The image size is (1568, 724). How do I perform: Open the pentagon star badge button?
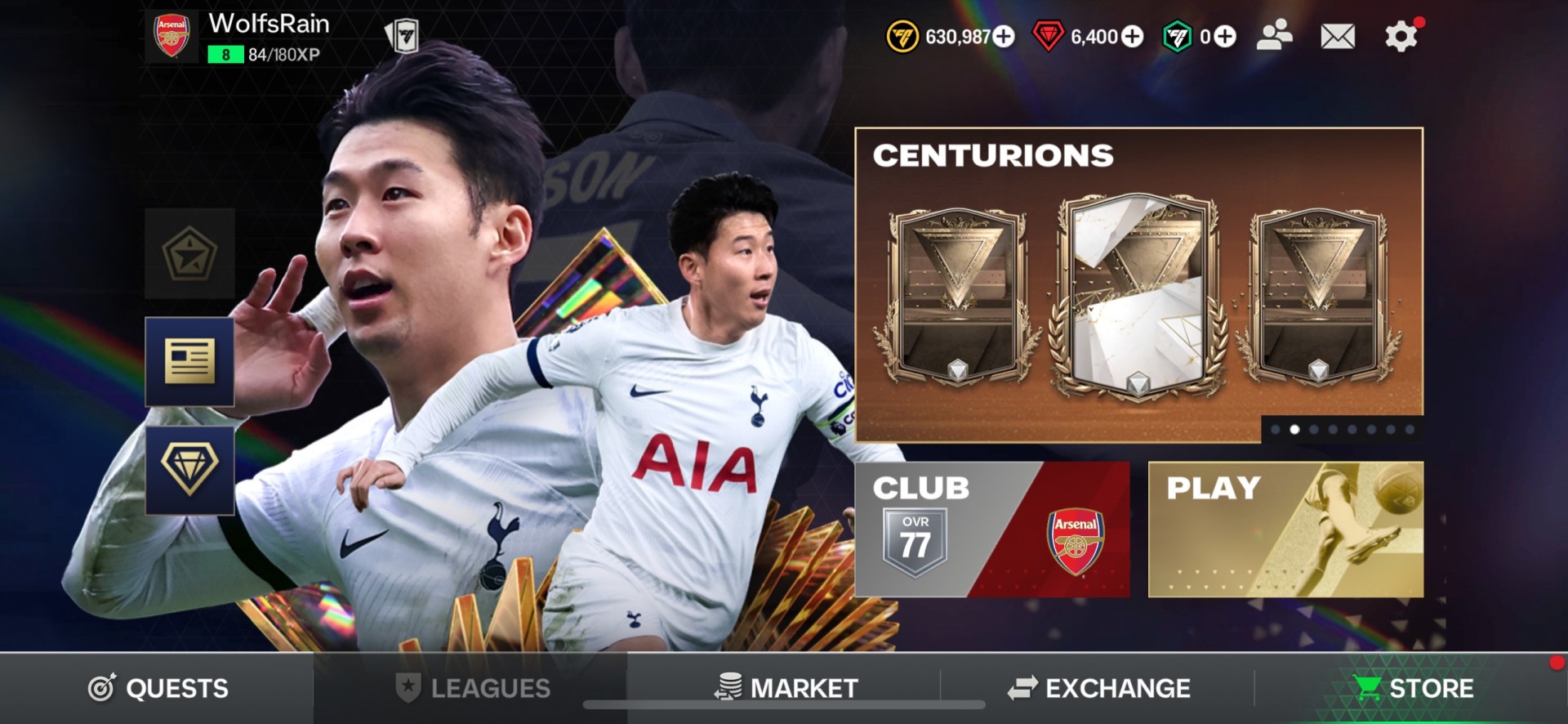coord(189,253)
